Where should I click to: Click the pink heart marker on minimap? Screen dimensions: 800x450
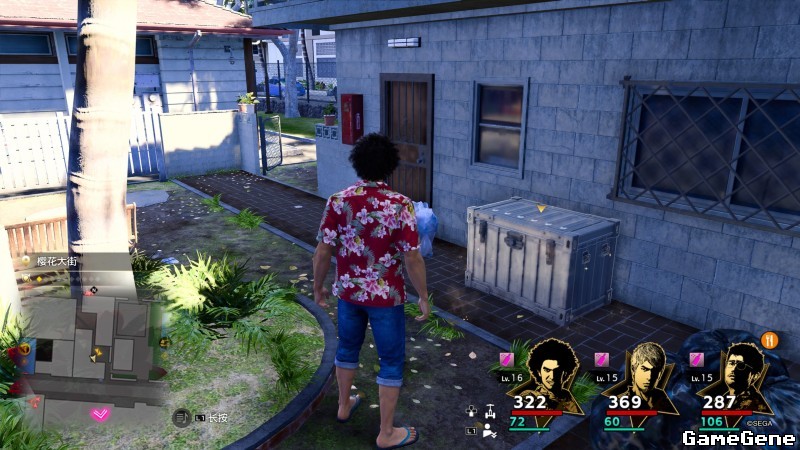click(99, 414)
